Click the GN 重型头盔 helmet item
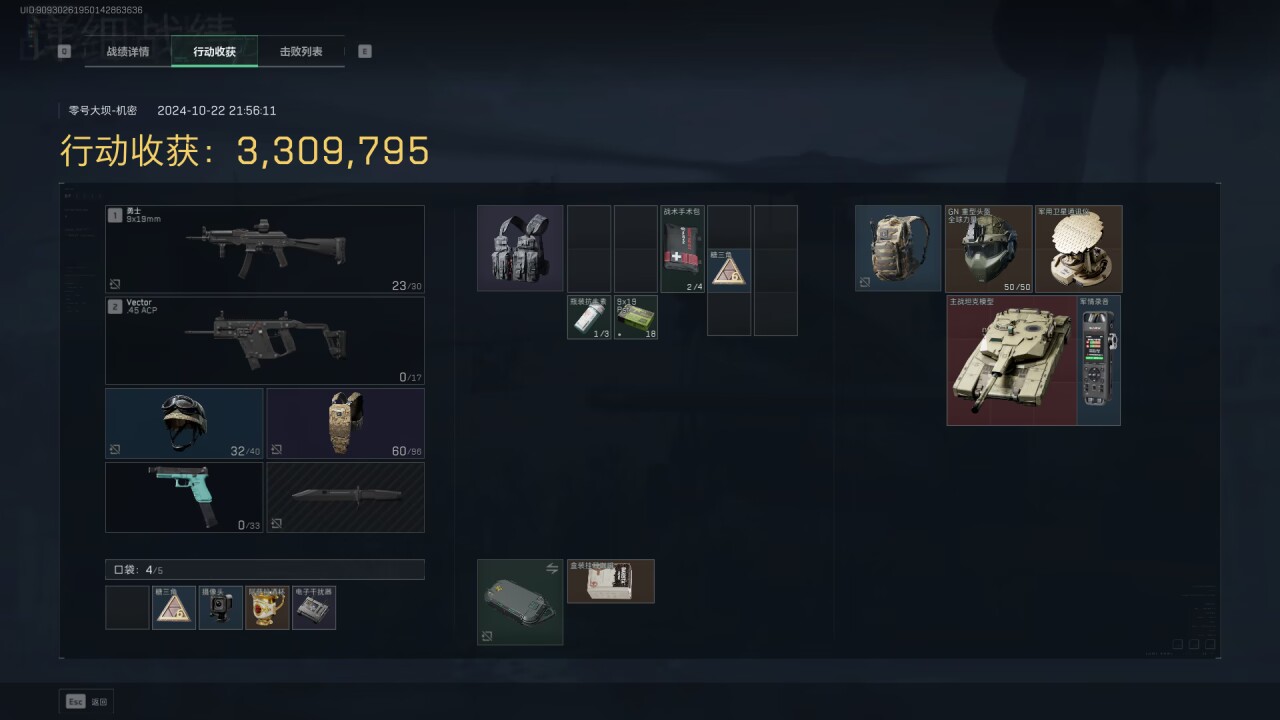This screenshot has height=720, width=1280. point(988,249)
